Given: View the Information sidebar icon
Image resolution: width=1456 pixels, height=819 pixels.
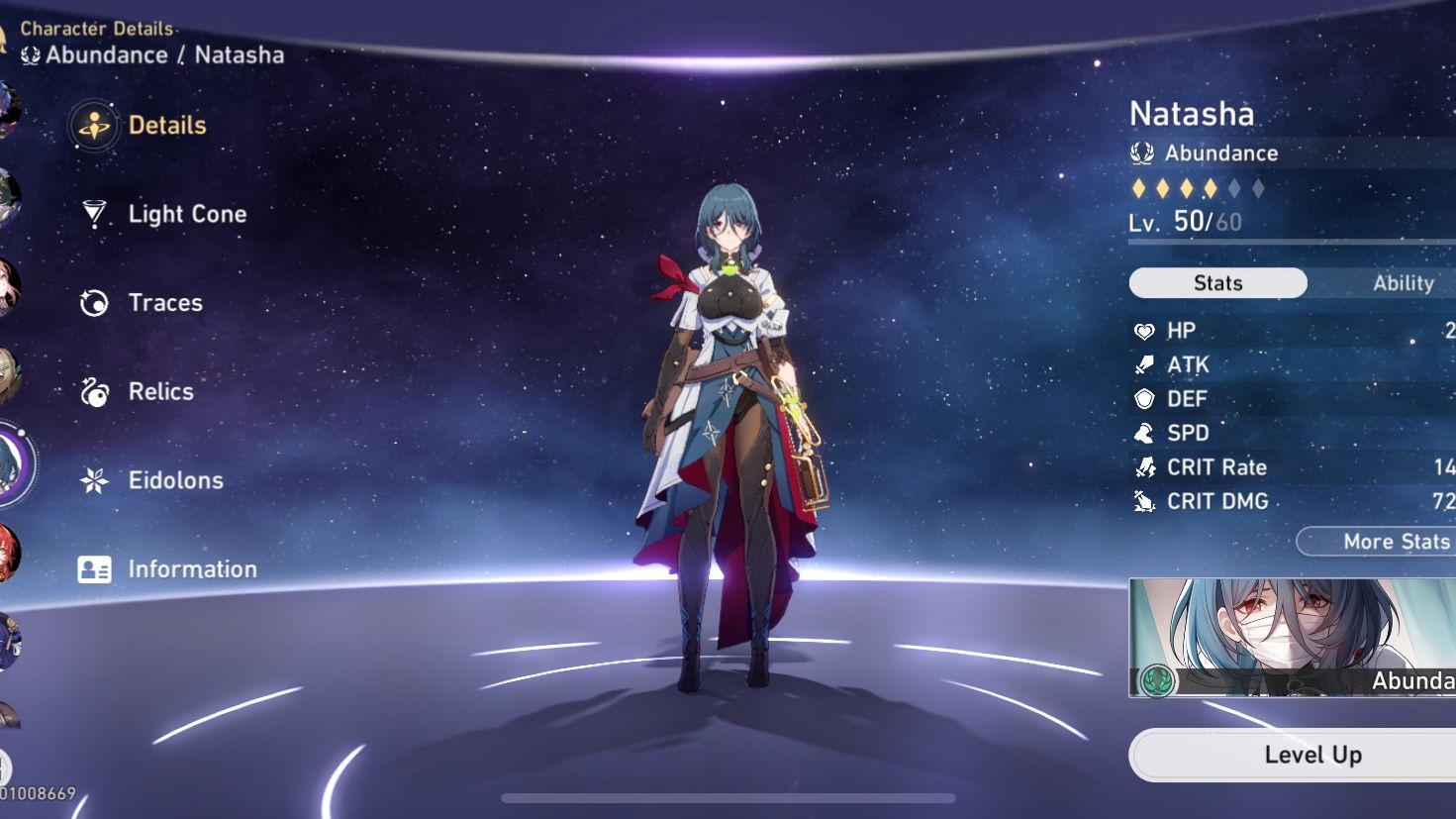Looking at the screenshot, I should 94,568.
